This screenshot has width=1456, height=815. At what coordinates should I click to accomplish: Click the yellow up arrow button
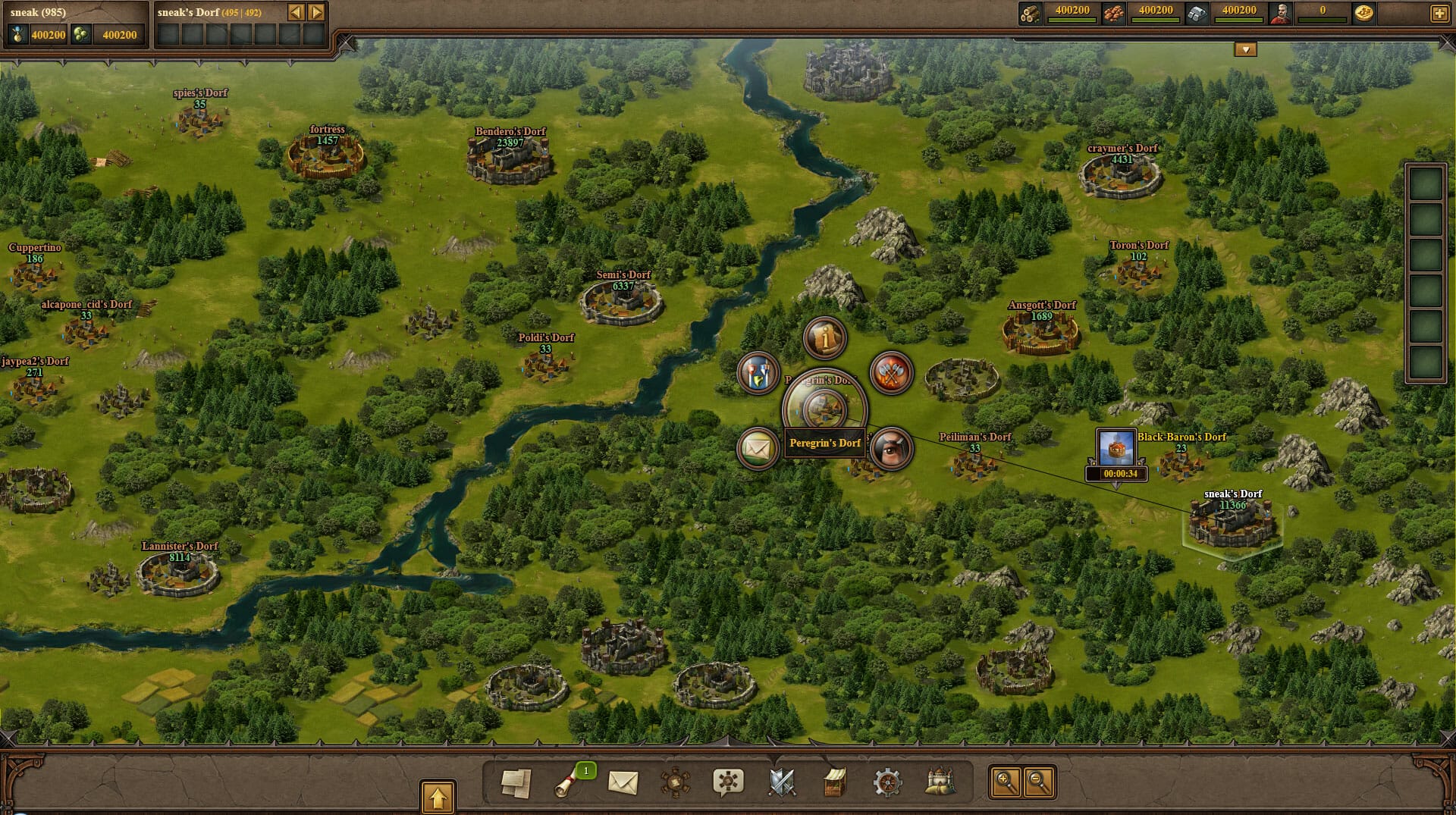click(438, 798)
